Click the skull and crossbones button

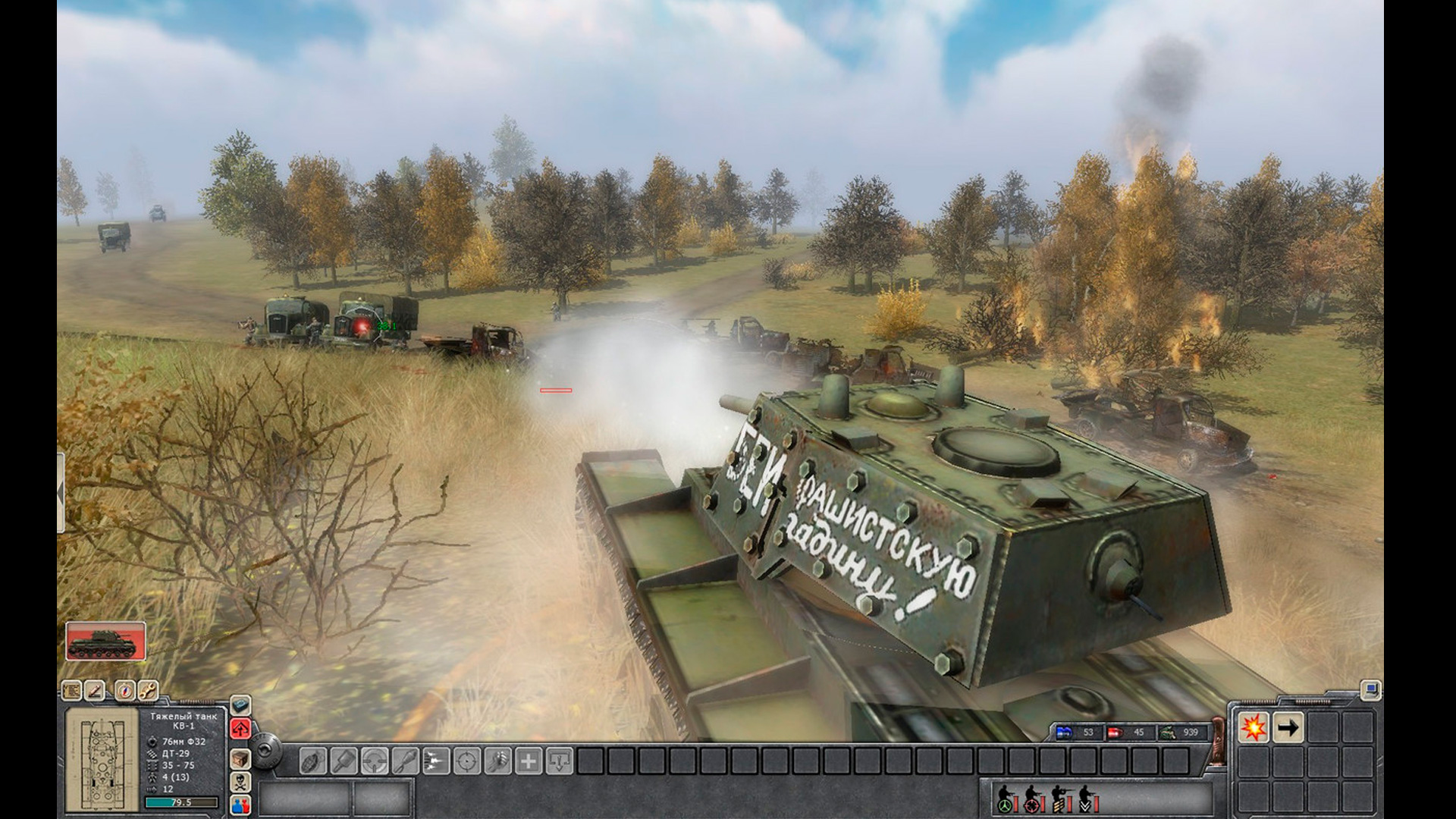240,781
